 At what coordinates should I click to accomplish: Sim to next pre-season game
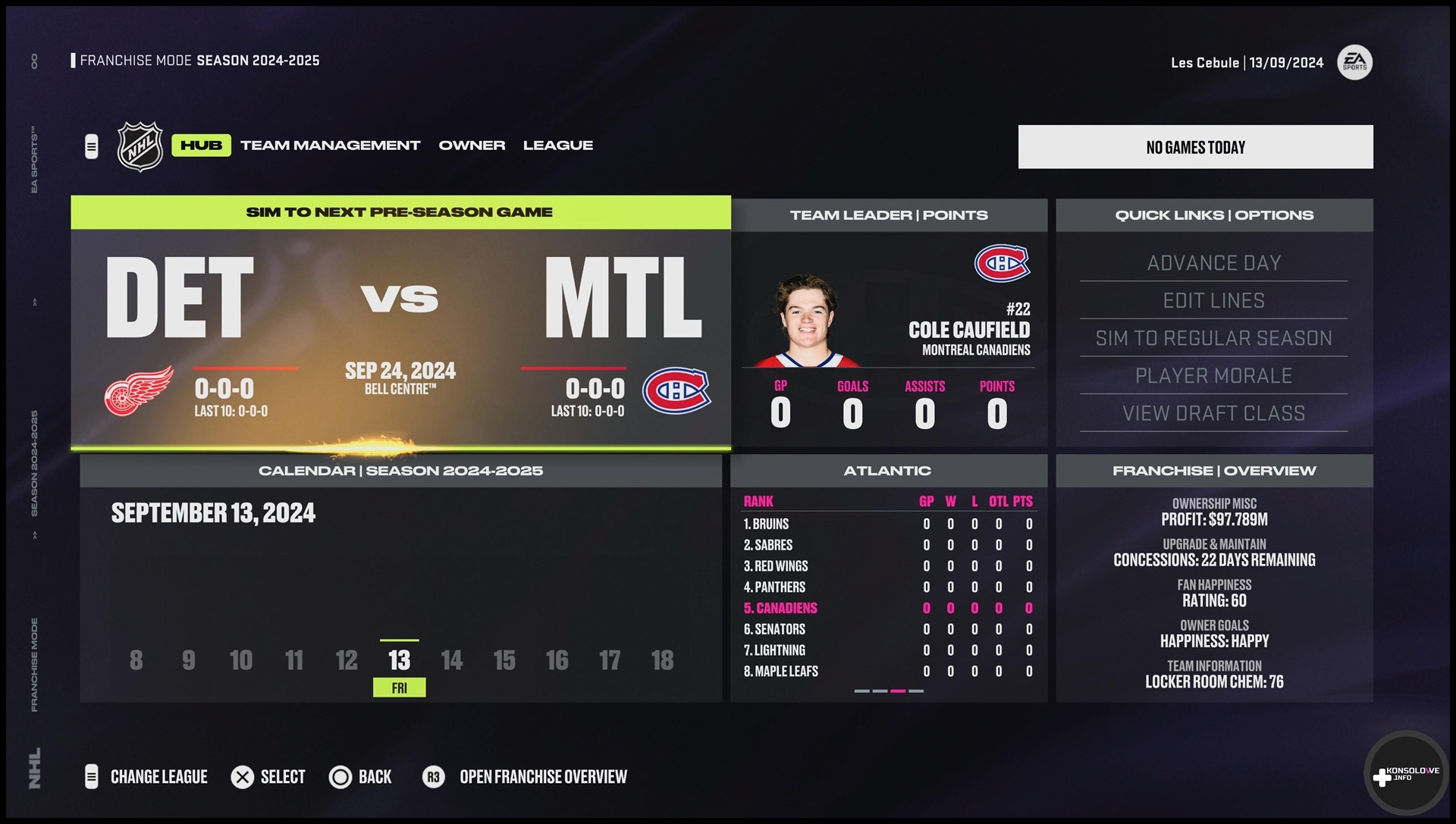coord(400,213)
